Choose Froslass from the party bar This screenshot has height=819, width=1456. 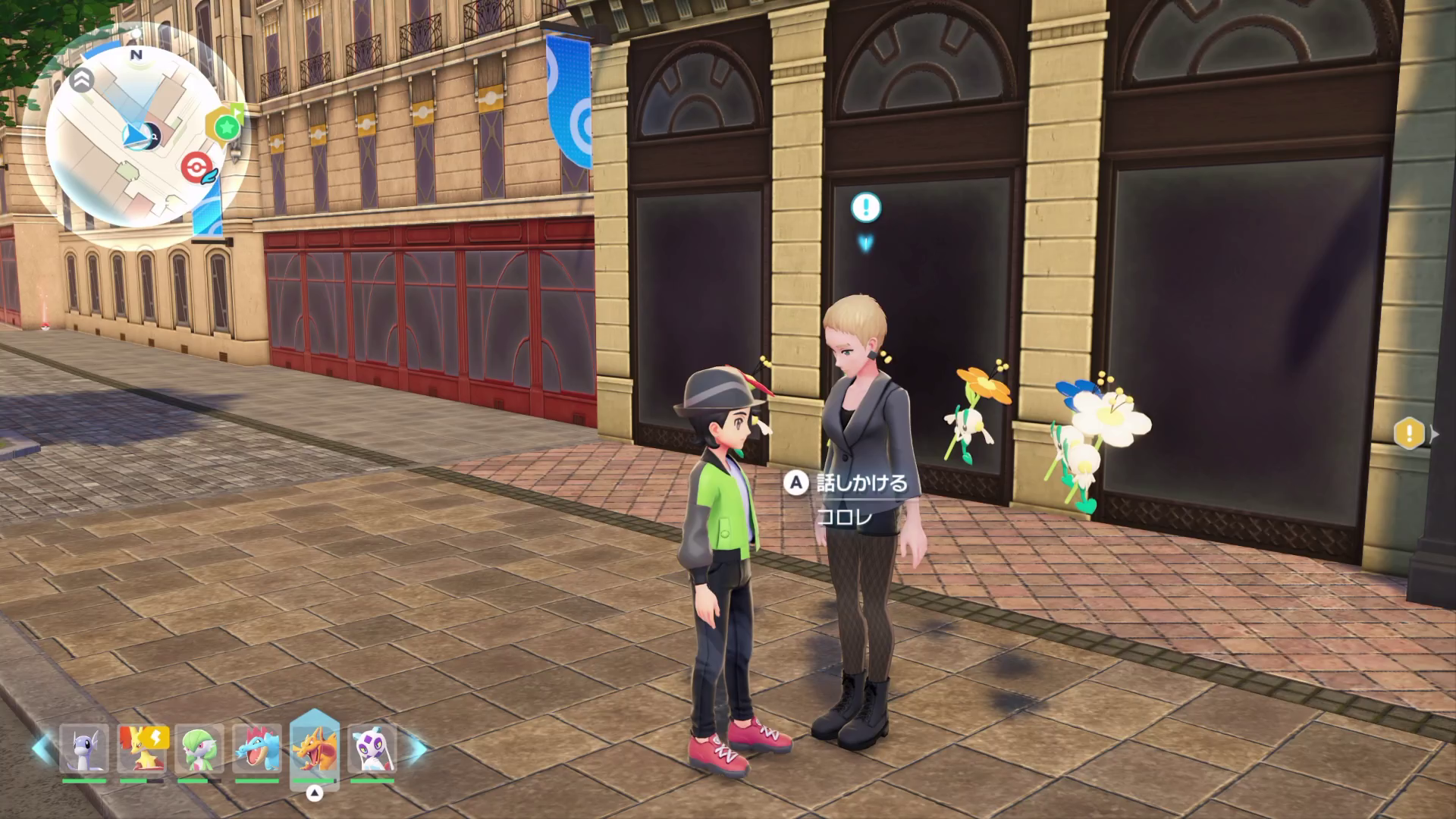click(372, 748)
